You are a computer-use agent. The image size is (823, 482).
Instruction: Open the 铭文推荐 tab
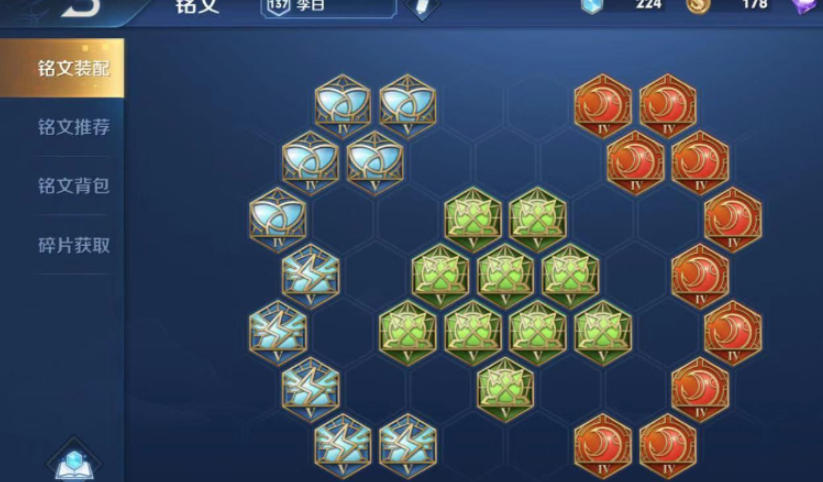[72, 128]
